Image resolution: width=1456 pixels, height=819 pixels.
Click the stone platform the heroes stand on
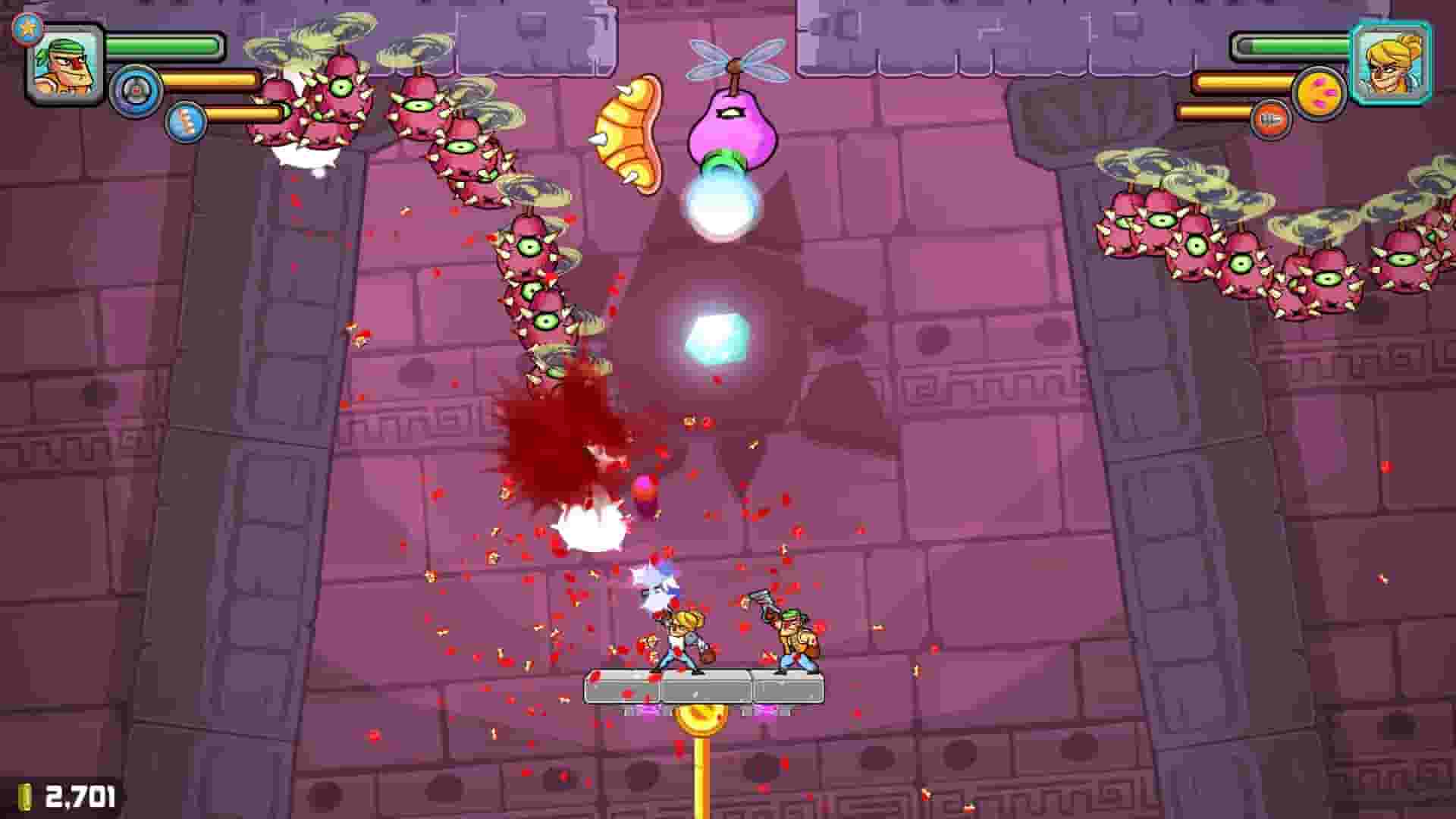tap(705, 686)
